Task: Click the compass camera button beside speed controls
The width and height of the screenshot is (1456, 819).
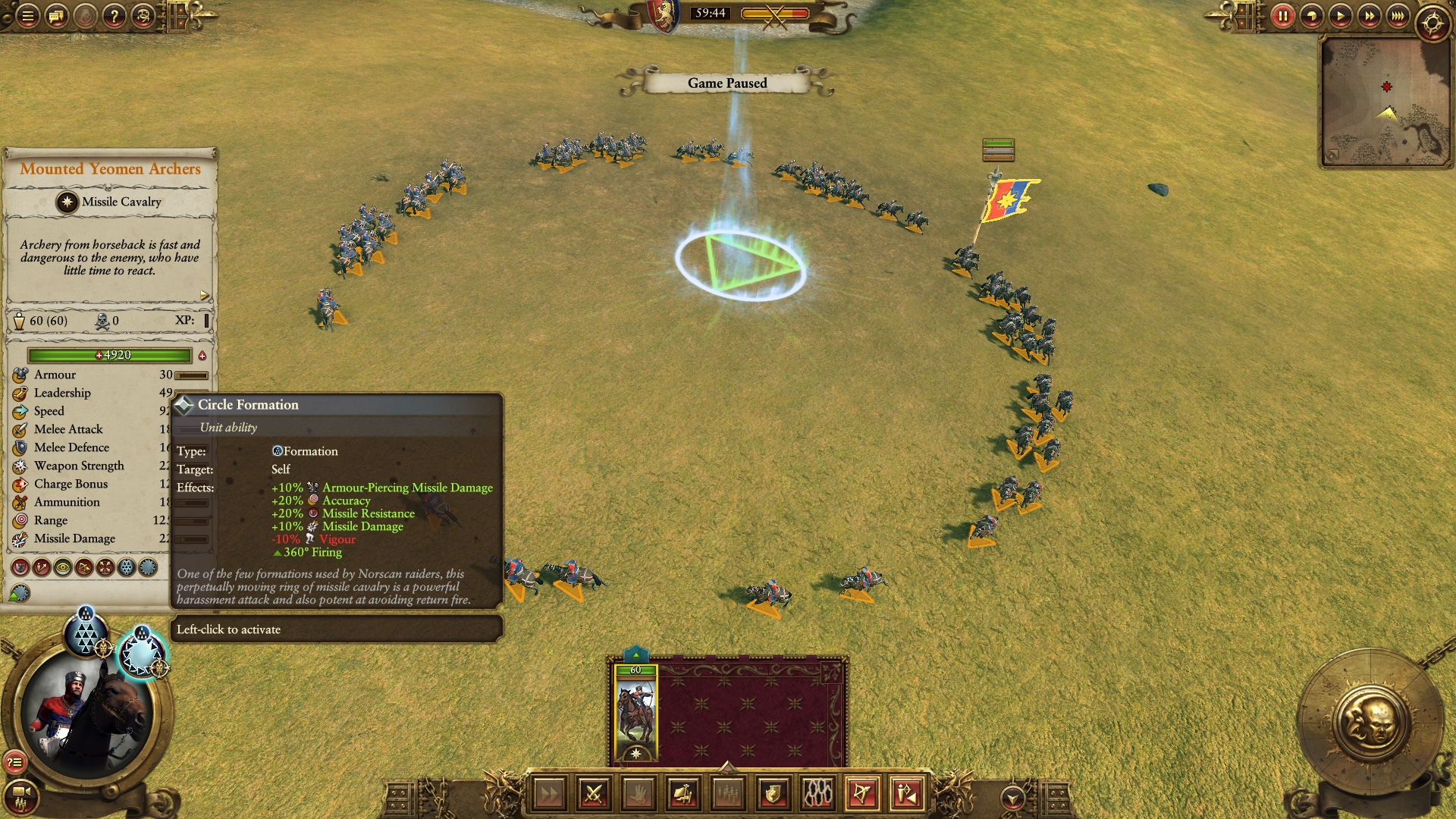Action: tap(1432, 23)
